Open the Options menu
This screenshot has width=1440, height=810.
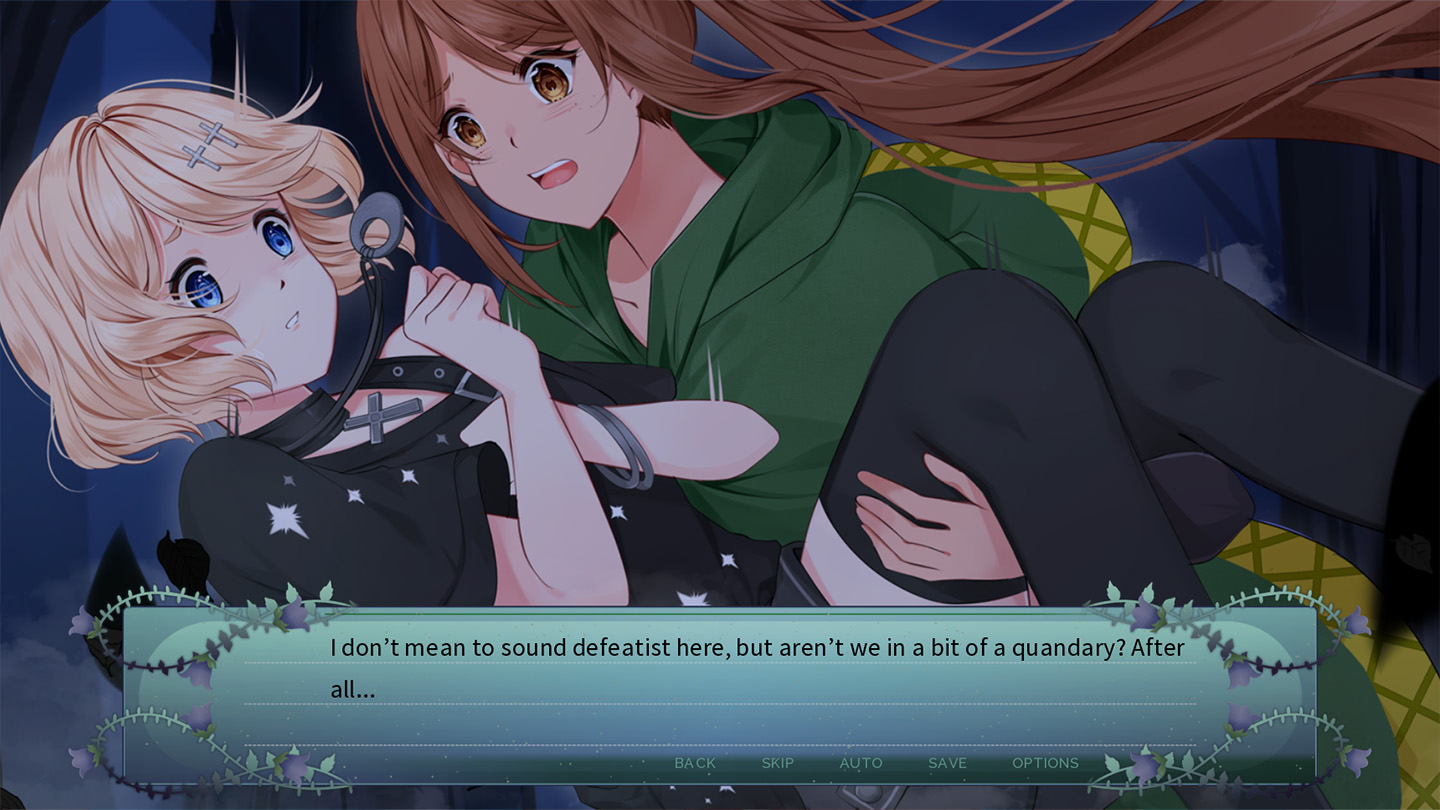click(1045, 763)
